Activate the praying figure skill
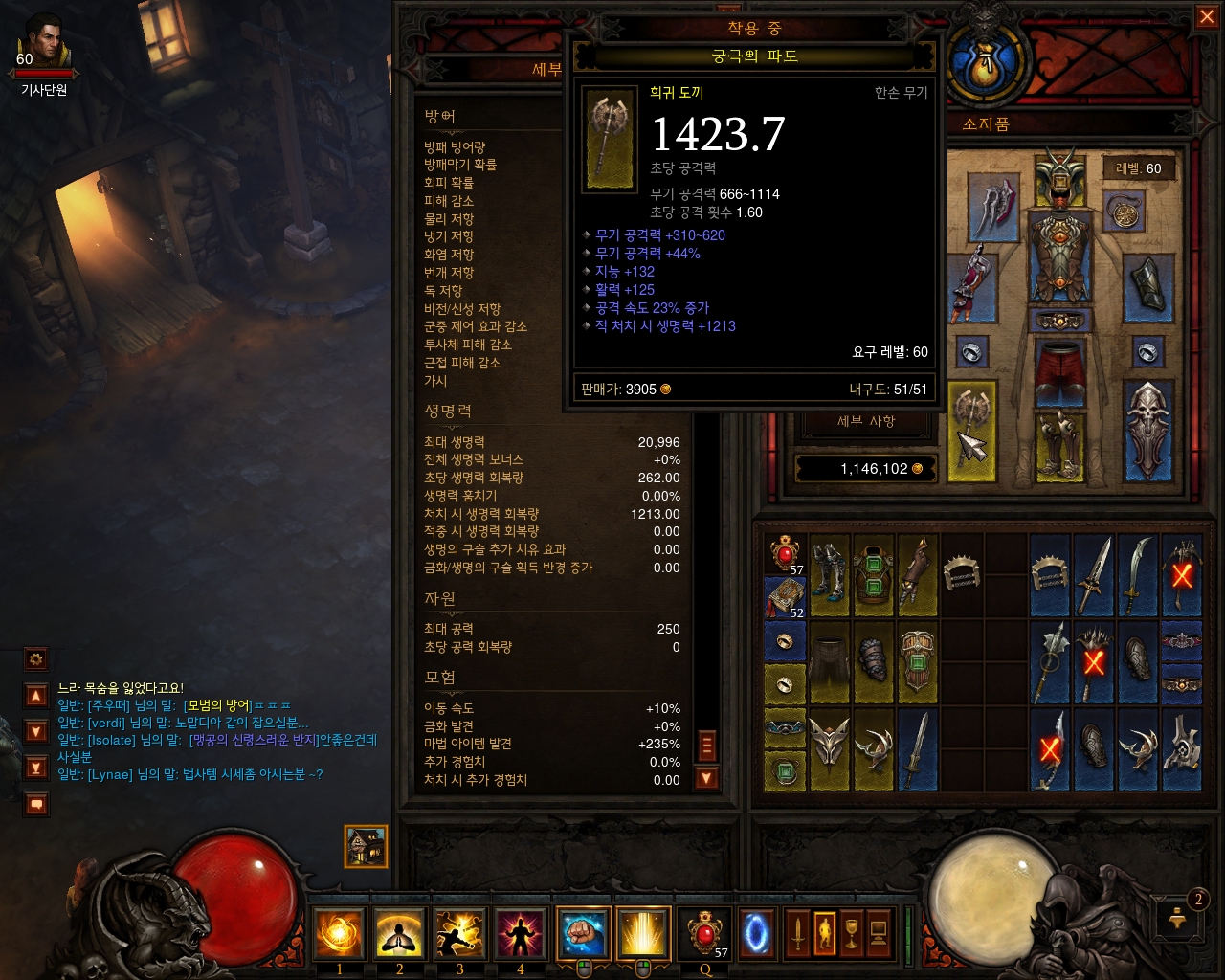1225x980 pixels. 399,932
